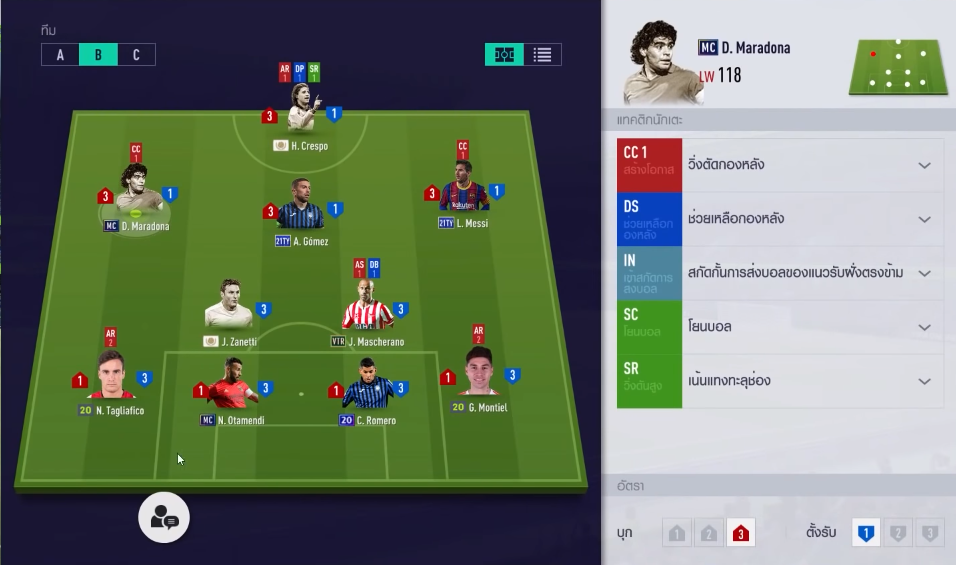Select J. Mascherano's player card
Viewport: 956px width, 565px height.
(x=367, y=308)
